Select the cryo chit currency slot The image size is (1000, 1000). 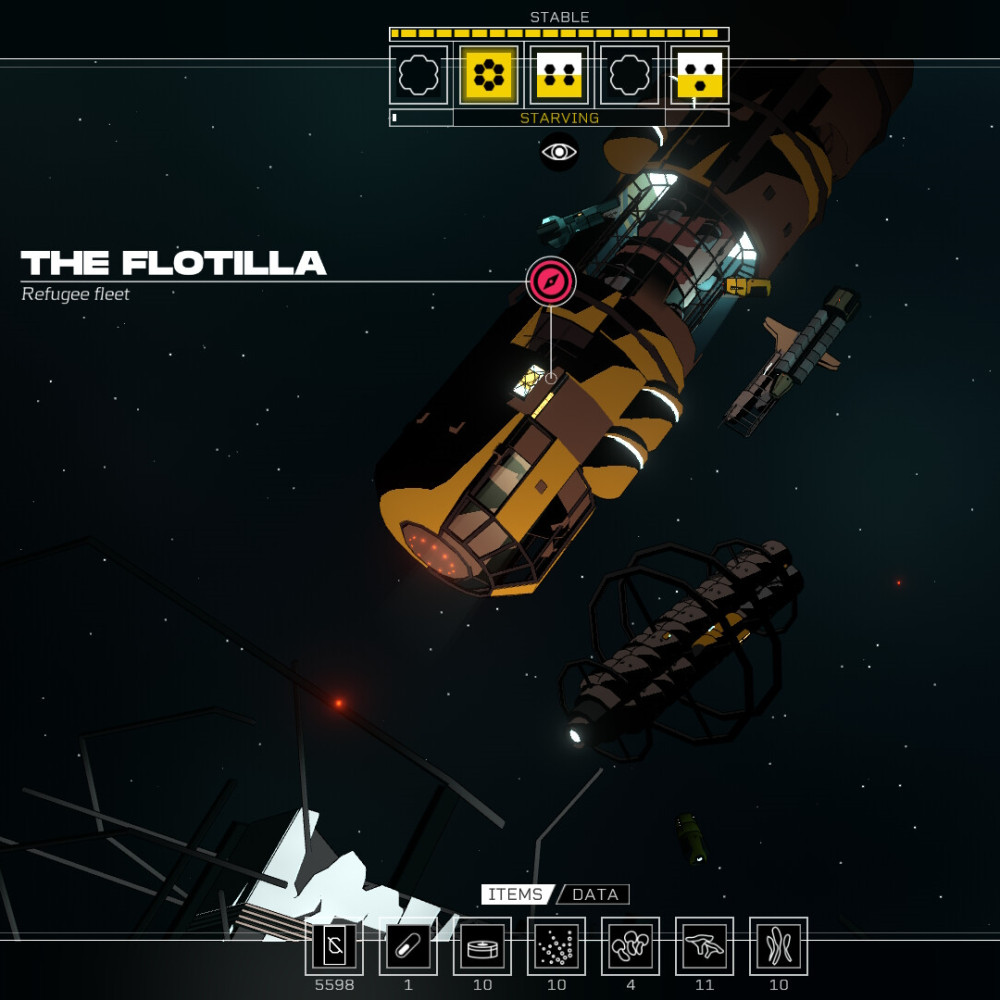pos(334,946)
